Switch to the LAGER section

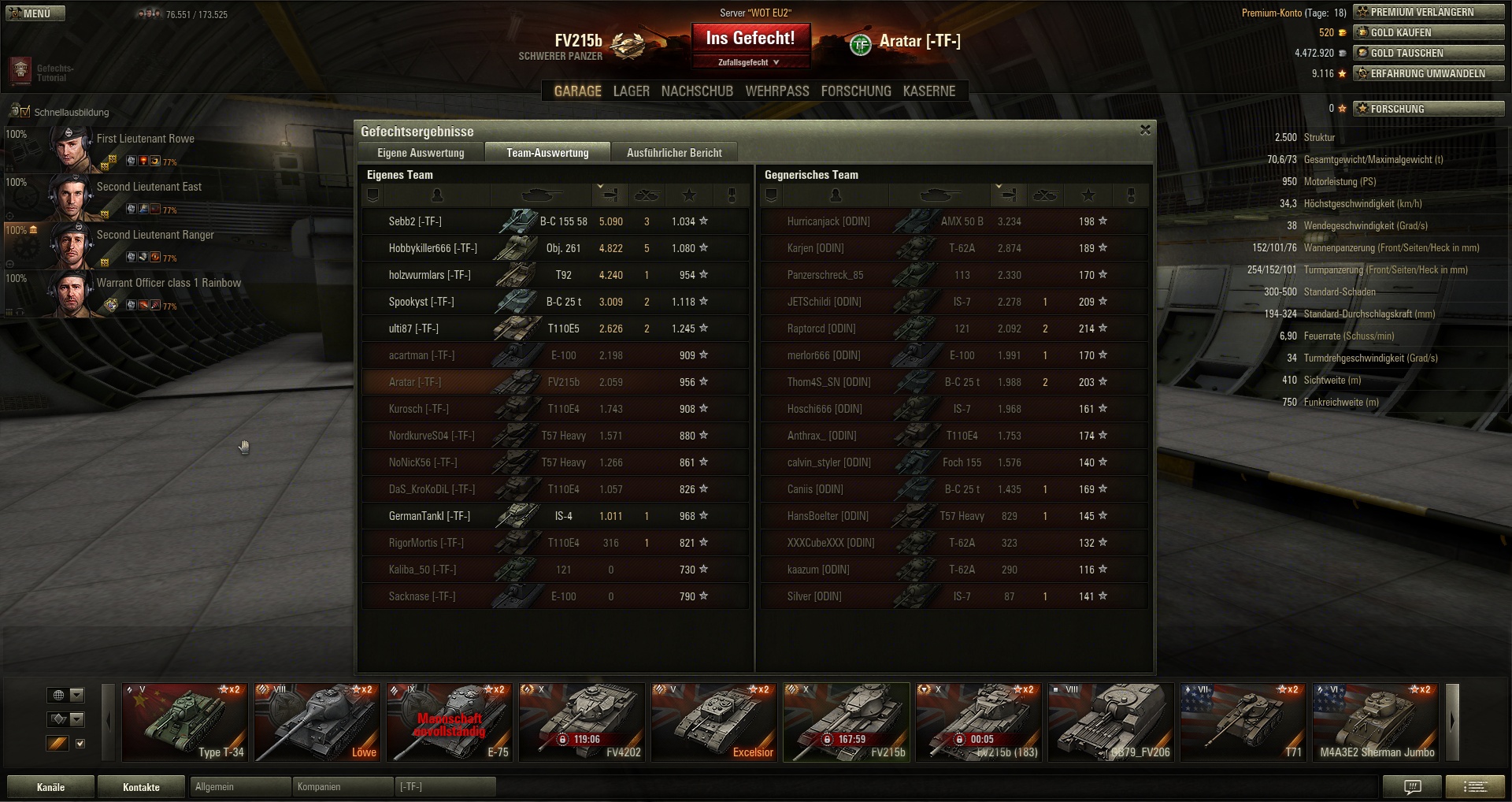tap(631, 91)
